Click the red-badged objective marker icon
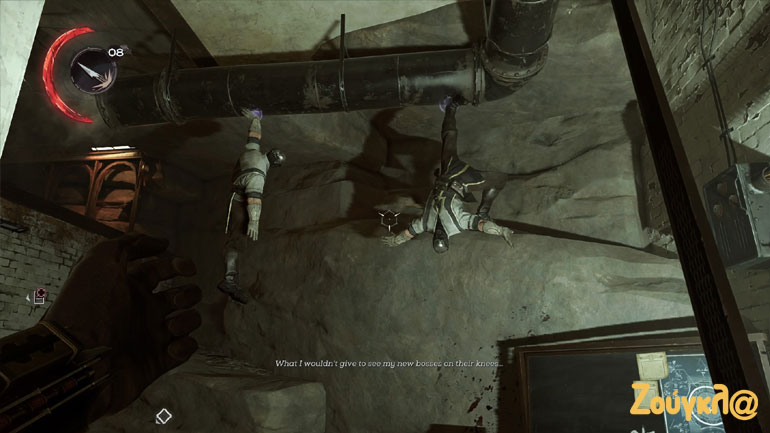 tap(39, 294)
